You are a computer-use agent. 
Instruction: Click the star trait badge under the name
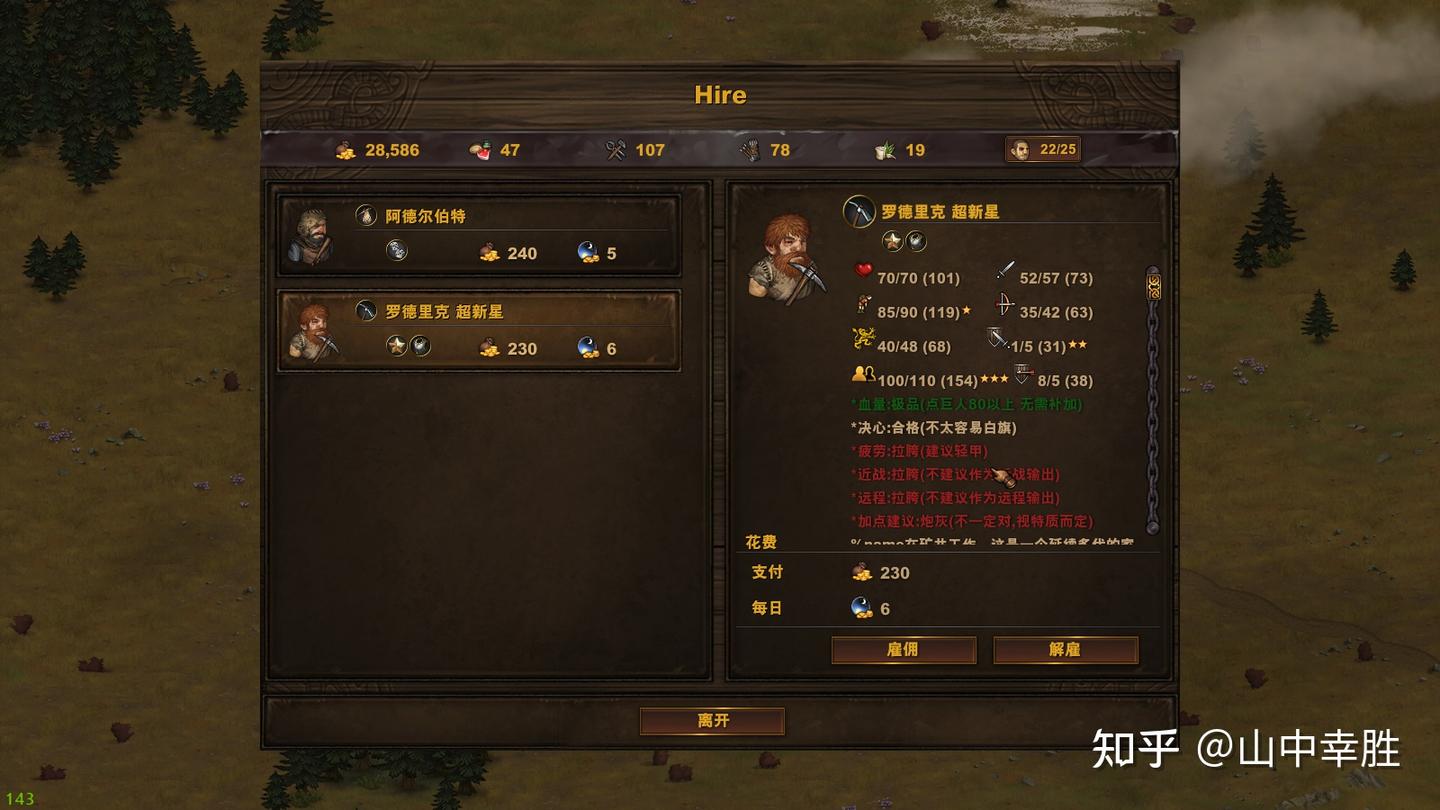[892, 240]
